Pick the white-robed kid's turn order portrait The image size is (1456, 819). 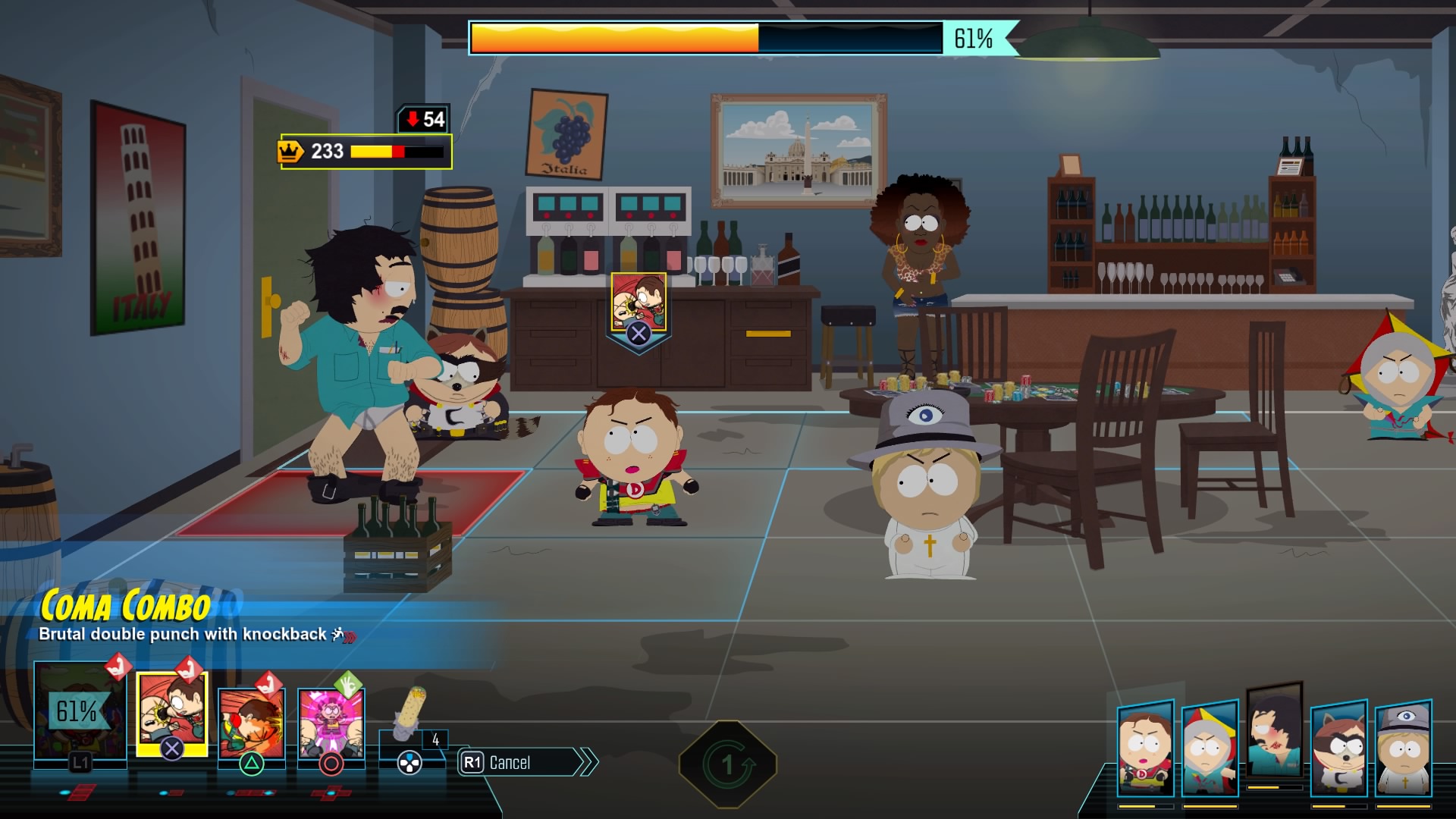tap(1404, 748)
